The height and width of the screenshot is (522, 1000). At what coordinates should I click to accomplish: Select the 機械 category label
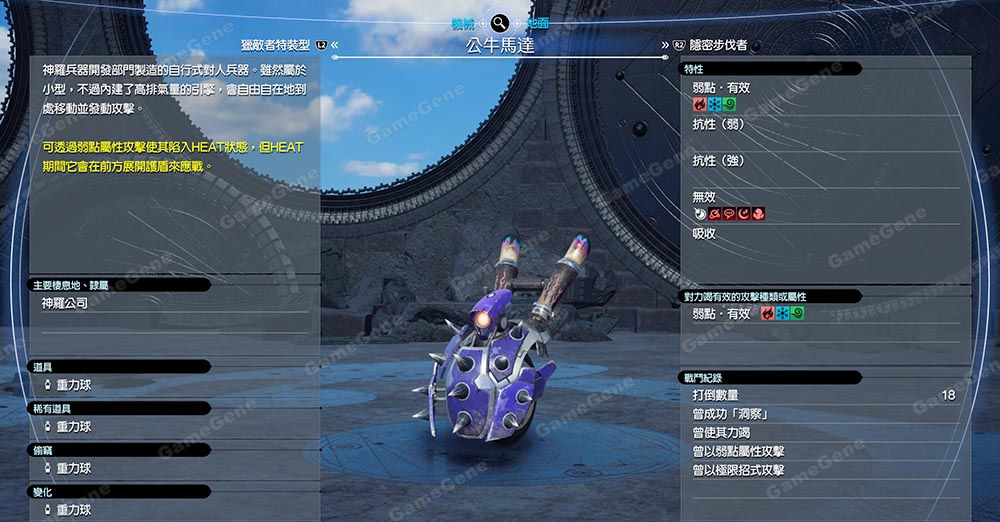coord(463,22)
